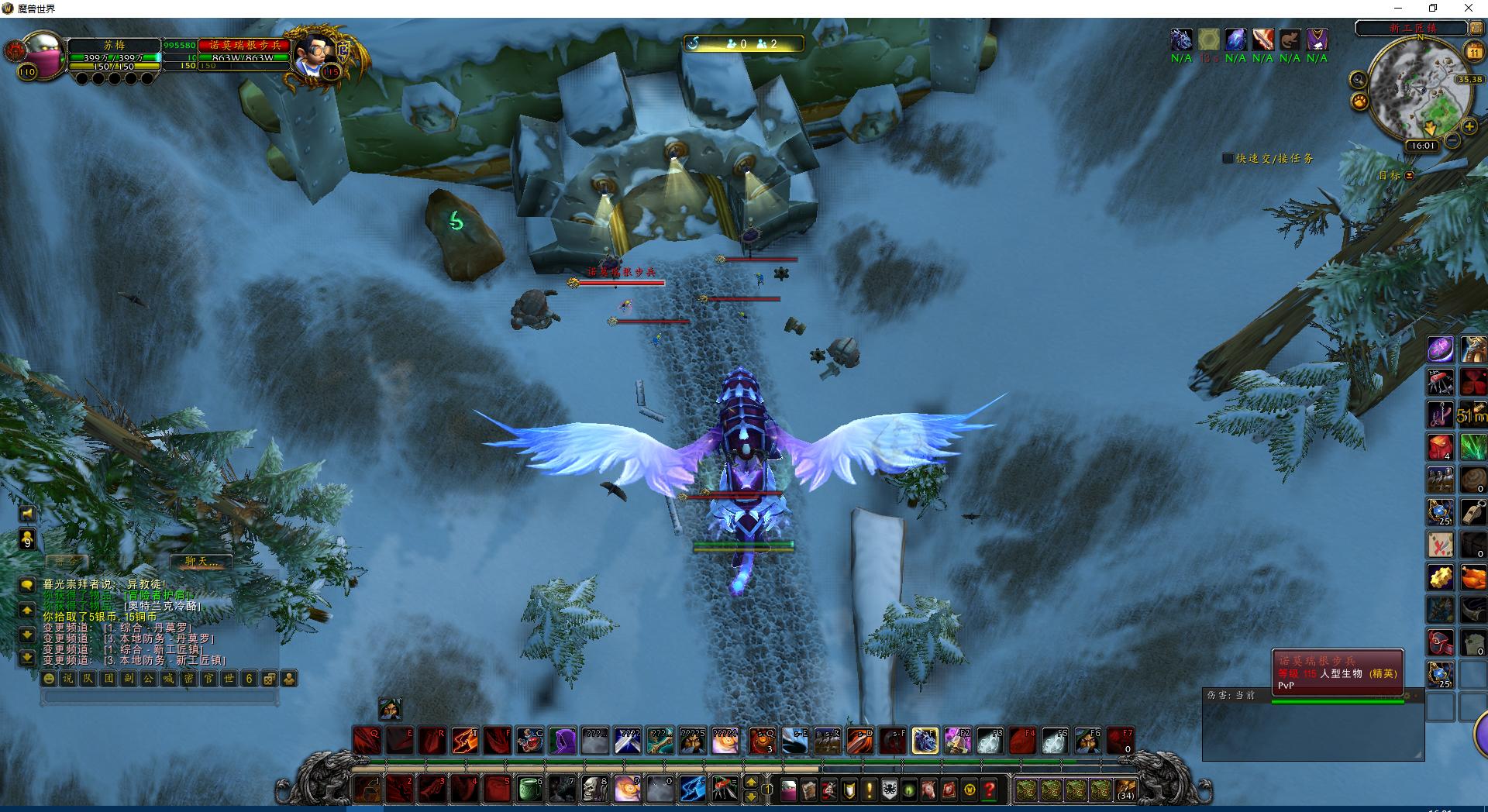Tick the 快速交/接任务 checkbox
Viewport: 1488px width, 812px height.
(x=1228, y=158)
